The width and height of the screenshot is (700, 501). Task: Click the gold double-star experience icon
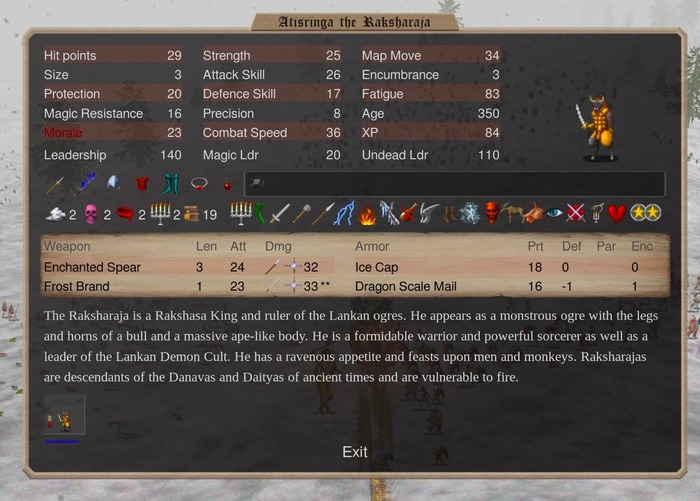[644, 213]
